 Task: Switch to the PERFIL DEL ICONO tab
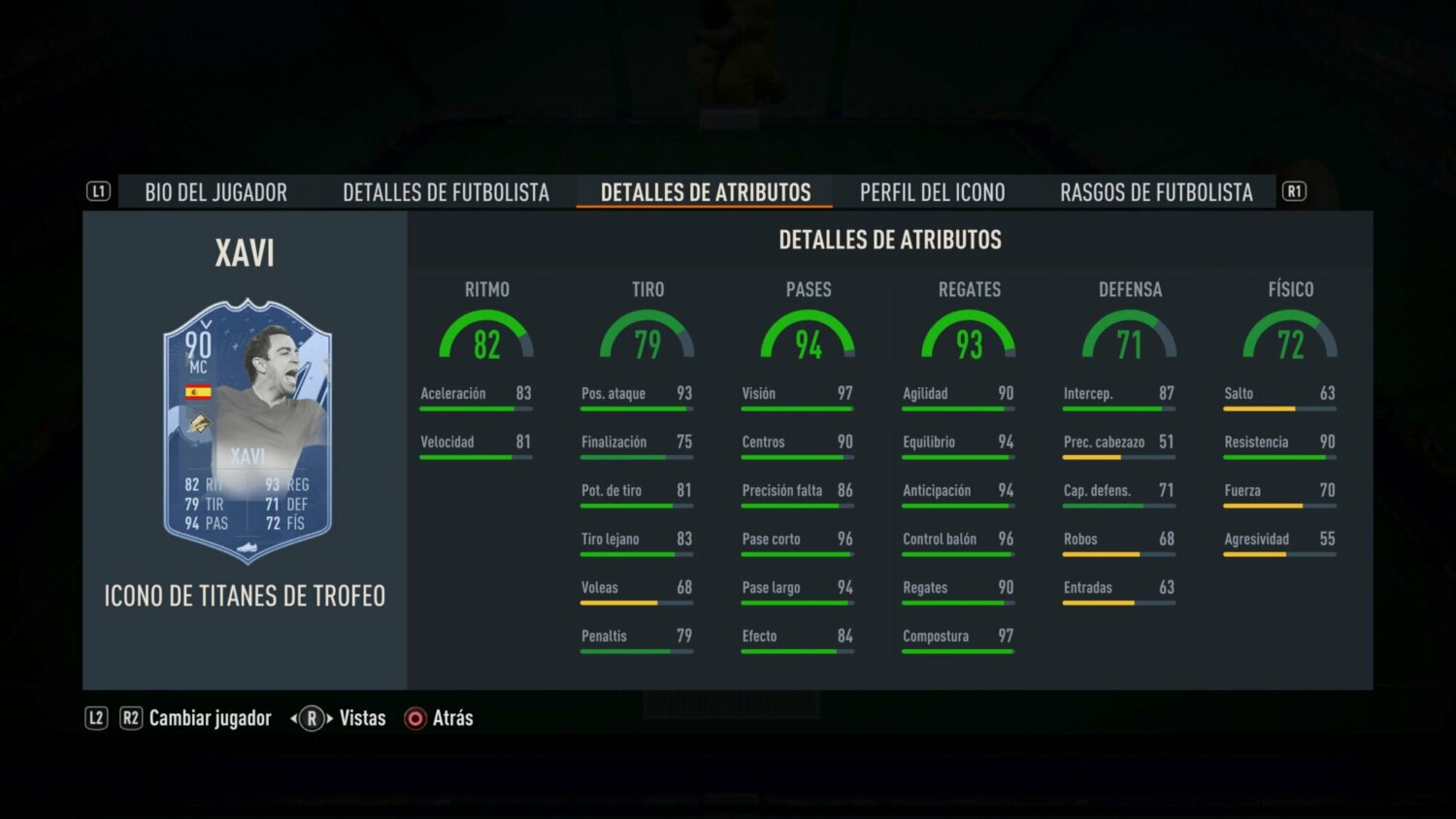click(x=931, y=191)
